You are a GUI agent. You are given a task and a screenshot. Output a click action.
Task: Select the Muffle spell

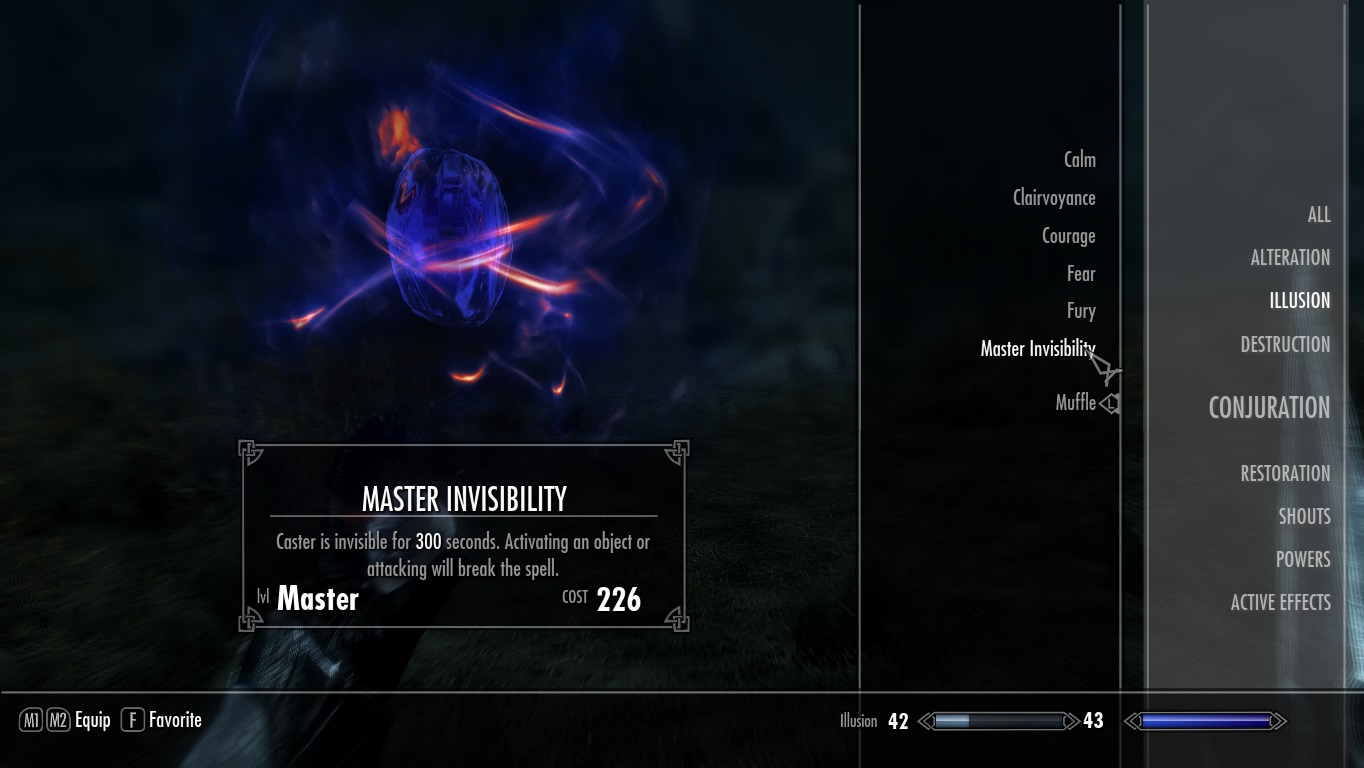(x=1075, y=402)
